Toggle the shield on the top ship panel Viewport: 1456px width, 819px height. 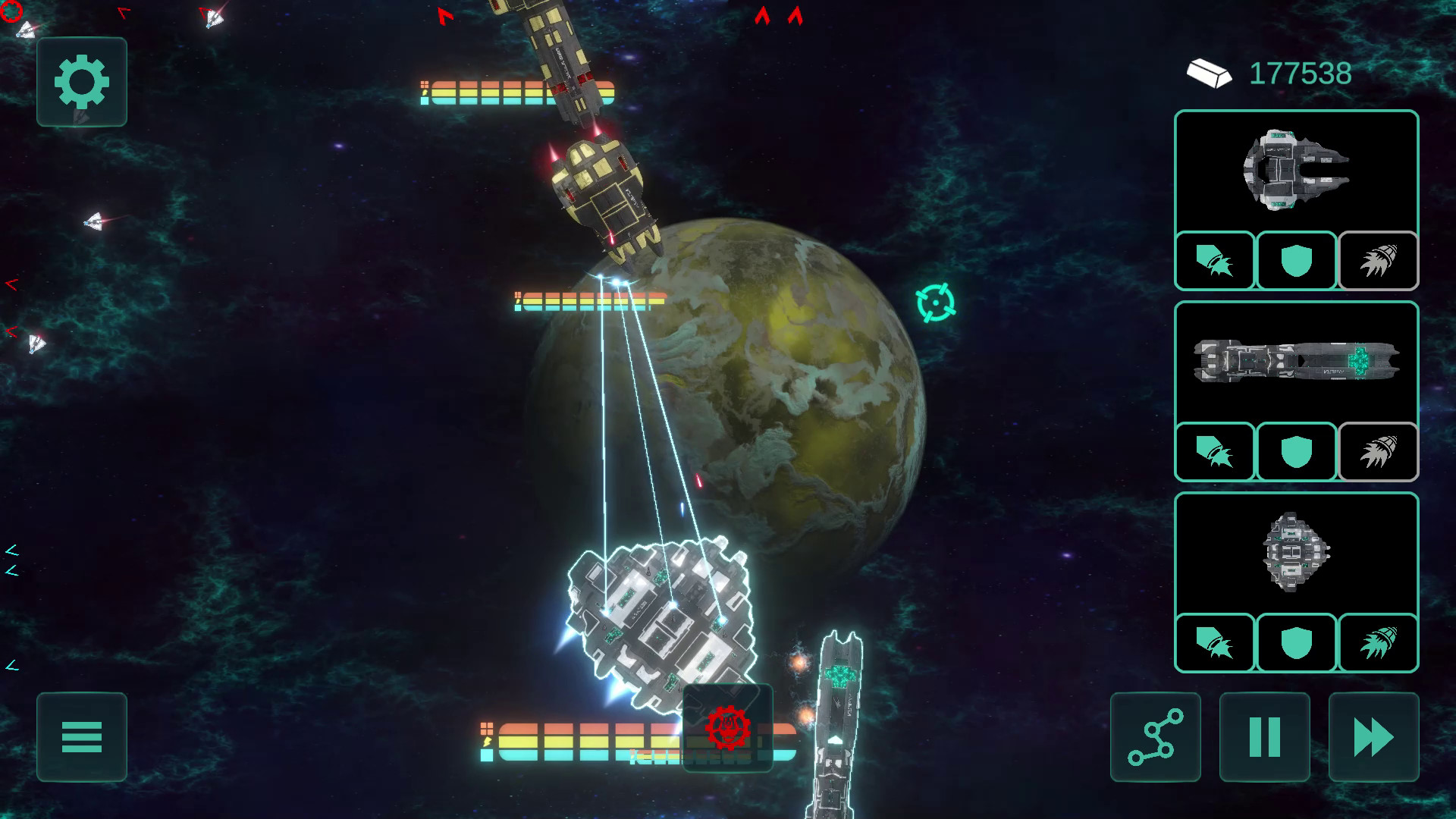pos(1295,261)
